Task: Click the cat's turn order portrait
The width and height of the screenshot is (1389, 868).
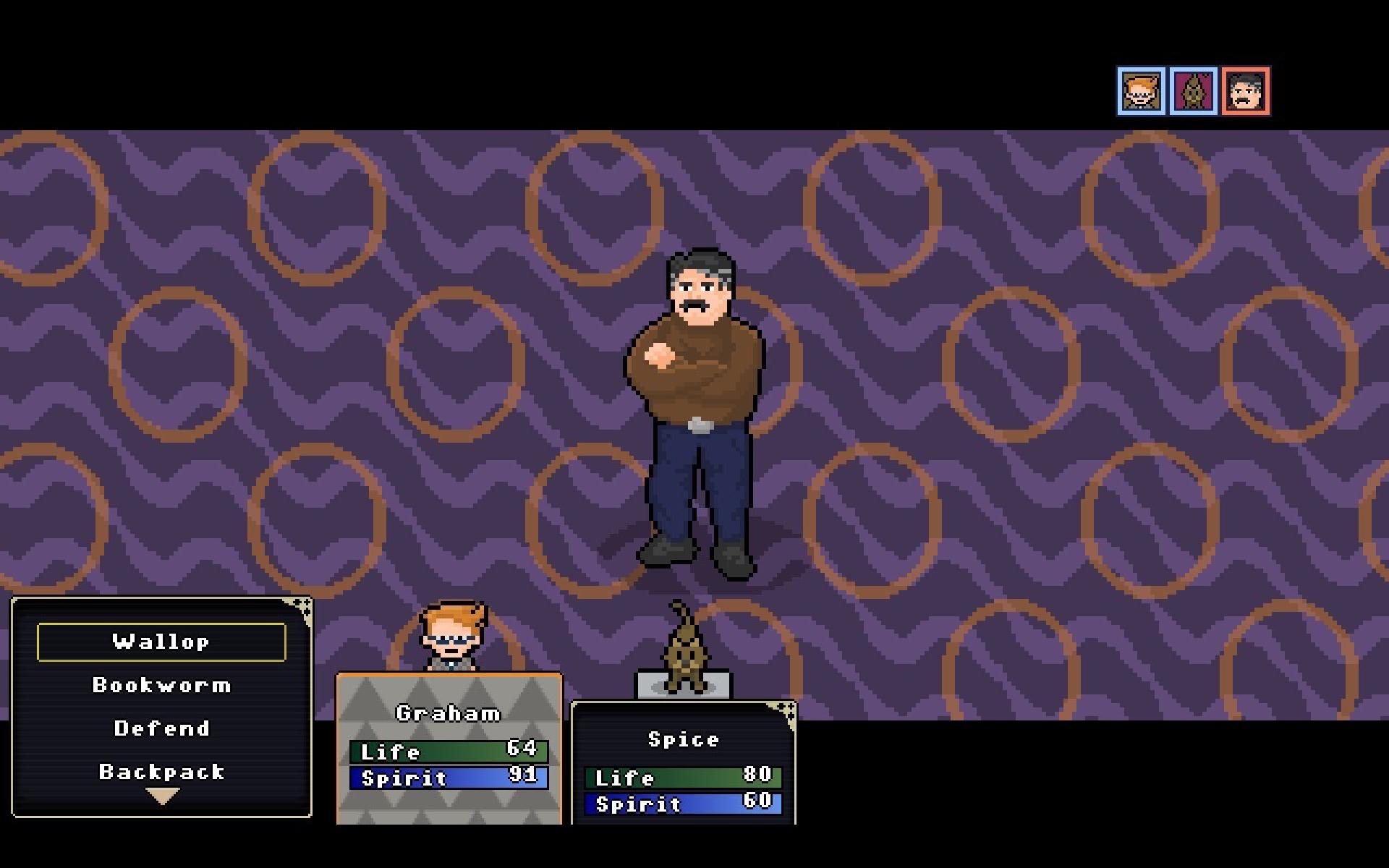Action: click(x=1194, y=92)
